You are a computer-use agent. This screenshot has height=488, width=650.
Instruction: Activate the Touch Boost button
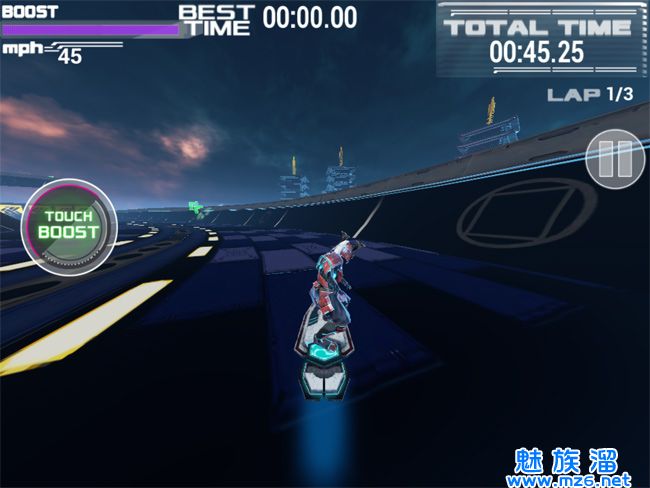pos(68,226)
